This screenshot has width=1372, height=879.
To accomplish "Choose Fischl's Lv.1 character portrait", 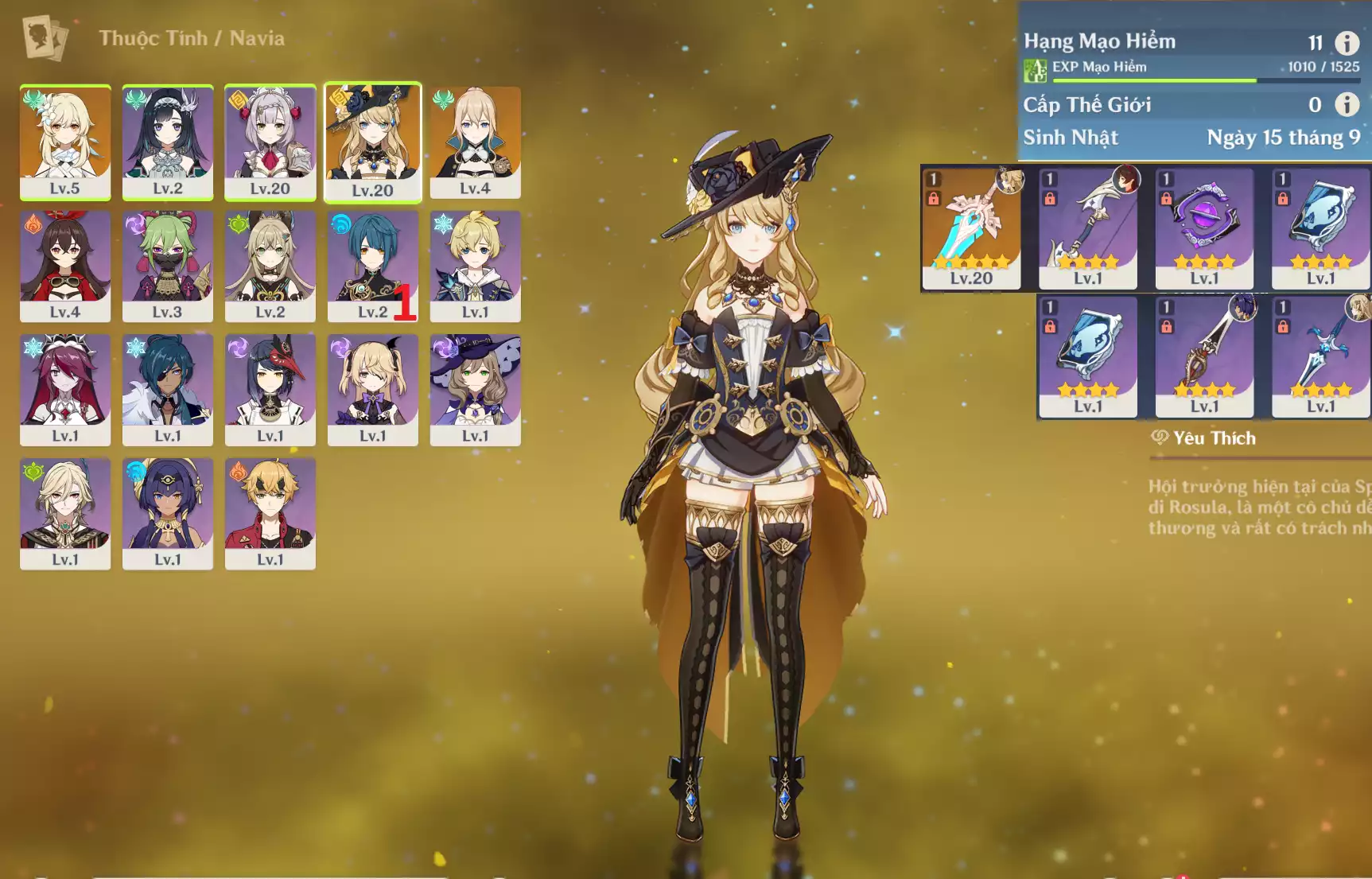I will (x=372, y=390).
